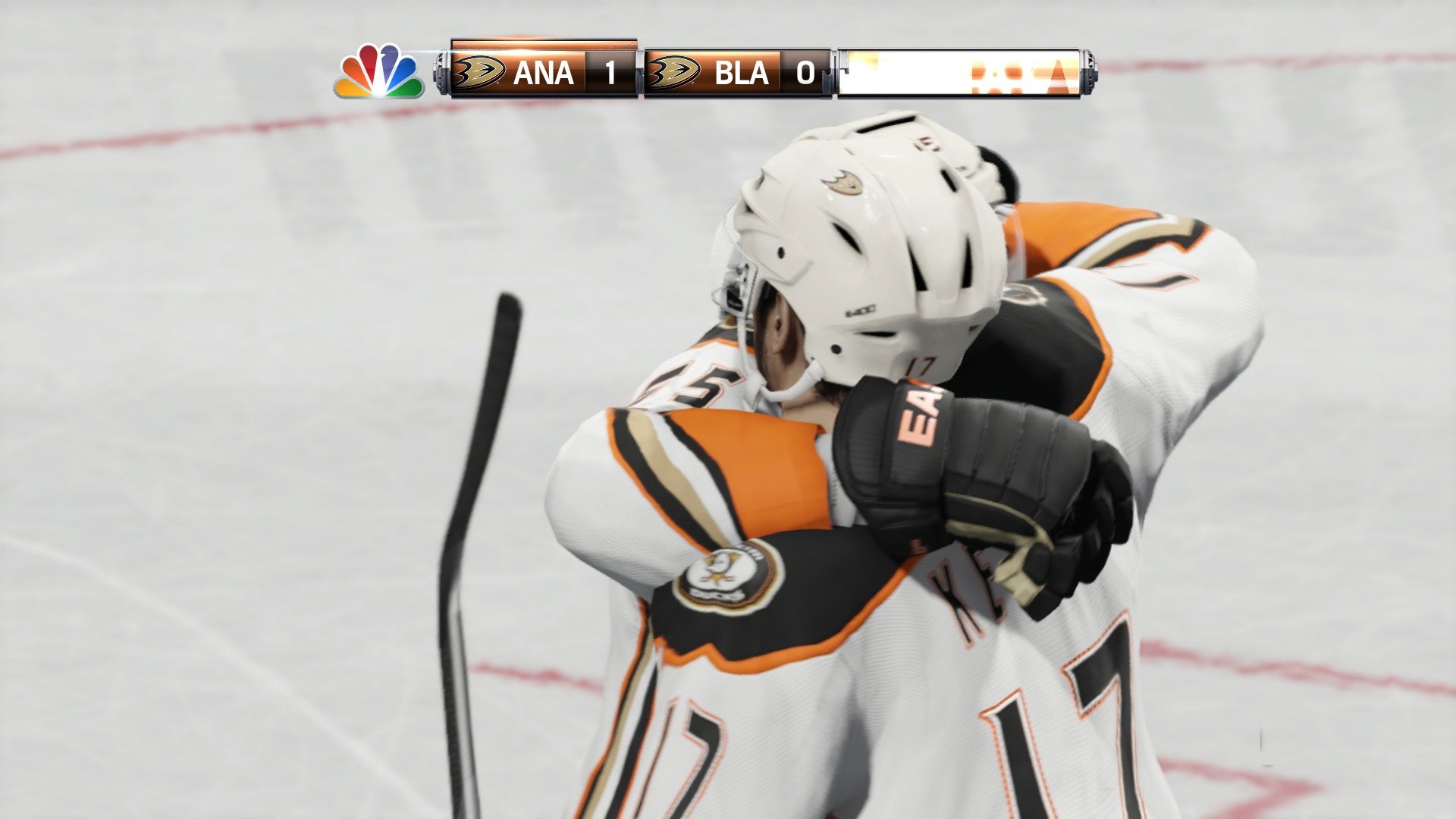
Task: Select the Anaheim Ducks logo beside ANA
Action: point(478,72)
